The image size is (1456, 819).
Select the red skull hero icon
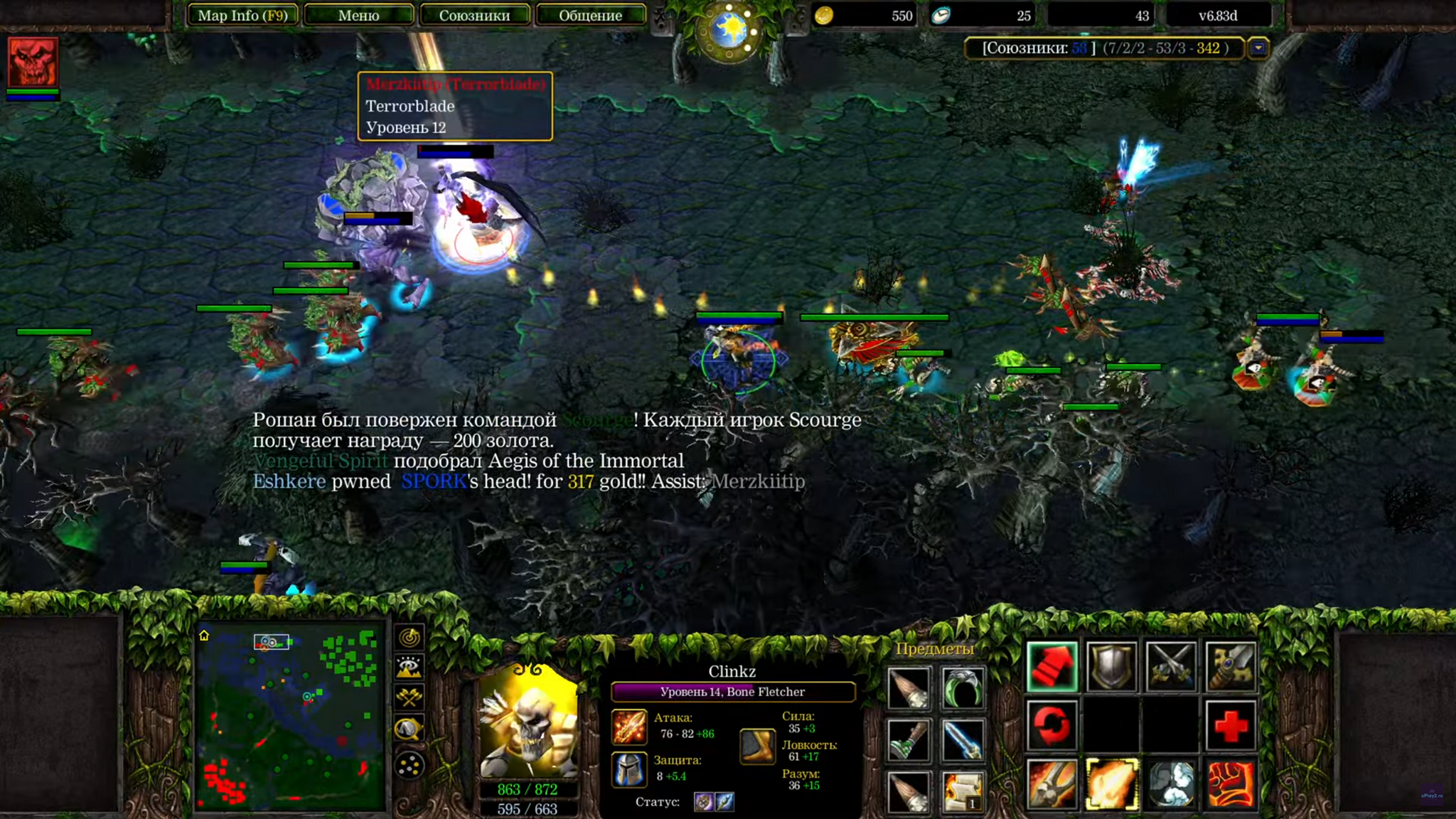[33, 63]
